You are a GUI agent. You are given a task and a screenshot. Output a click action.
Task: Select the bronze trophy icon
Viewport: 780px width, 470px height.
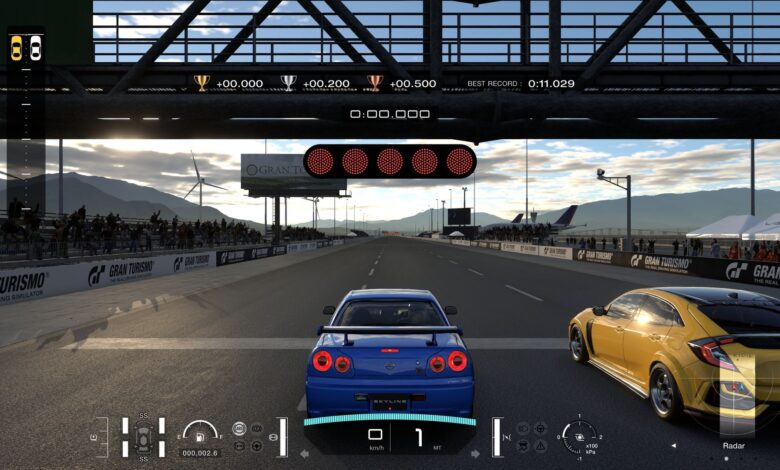[375, 83]
